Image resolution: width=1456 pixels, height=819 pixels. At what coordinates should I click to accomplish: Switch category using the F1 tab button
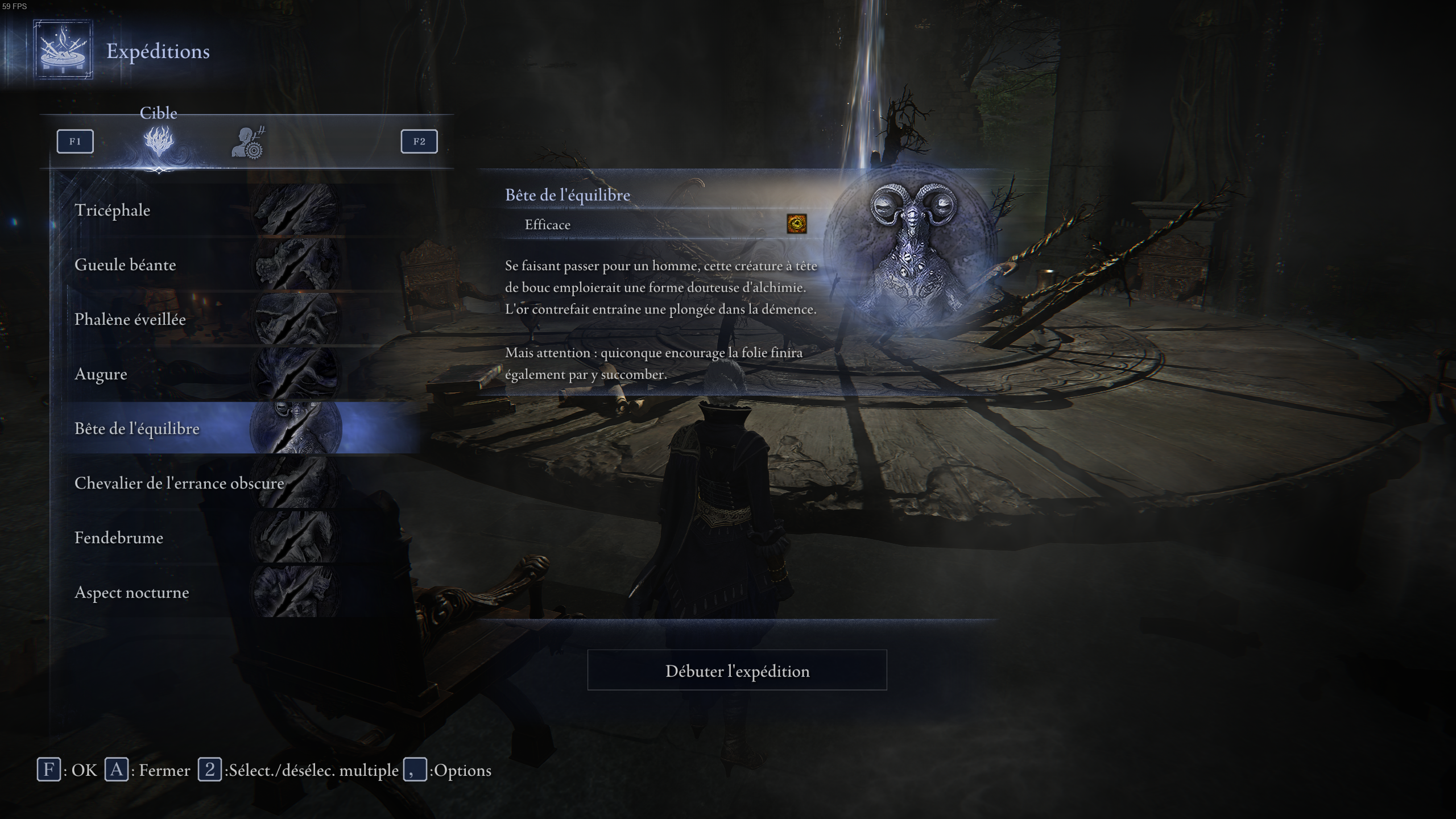pos(75,141)
